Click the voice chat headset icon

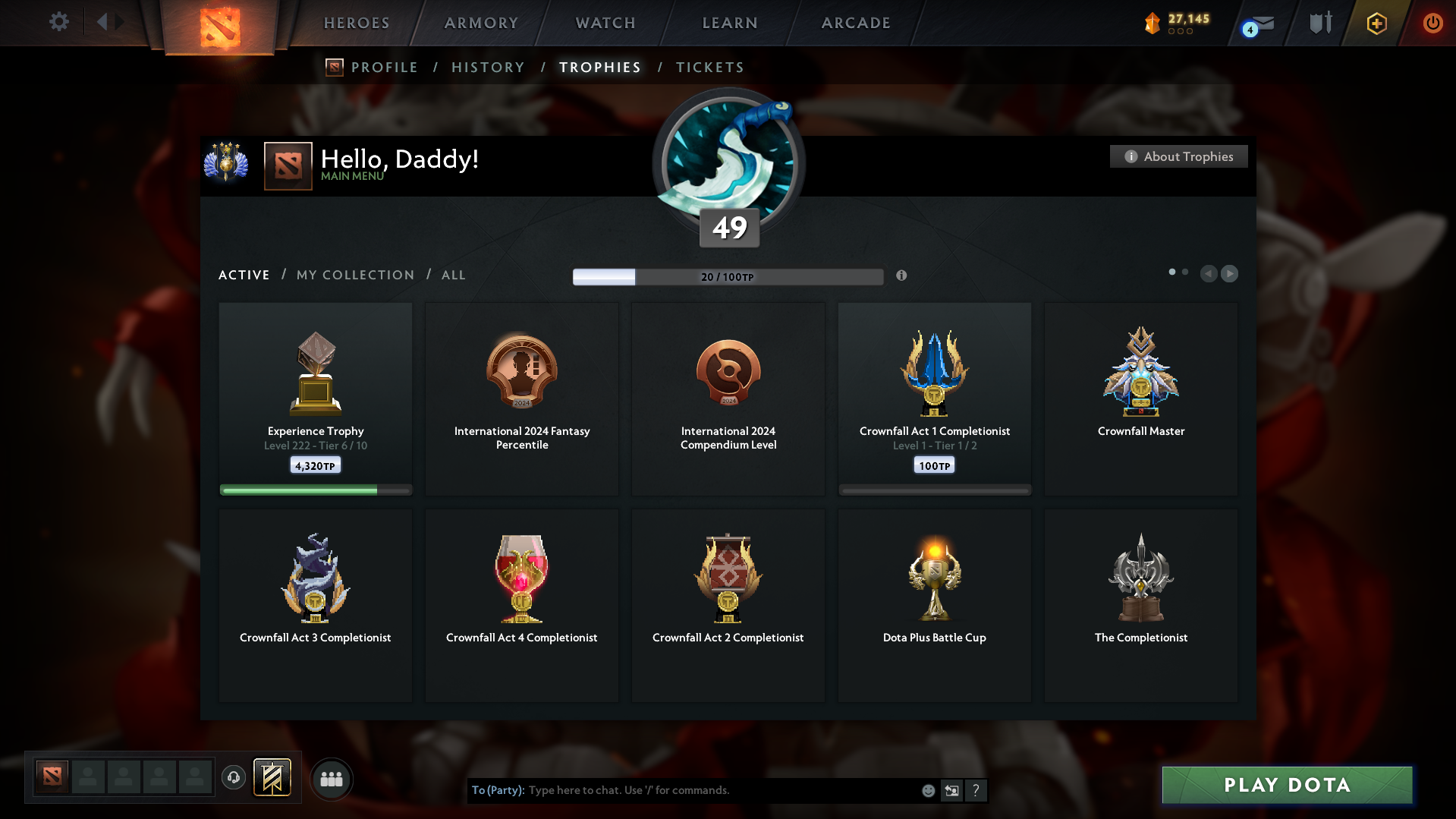233,778
